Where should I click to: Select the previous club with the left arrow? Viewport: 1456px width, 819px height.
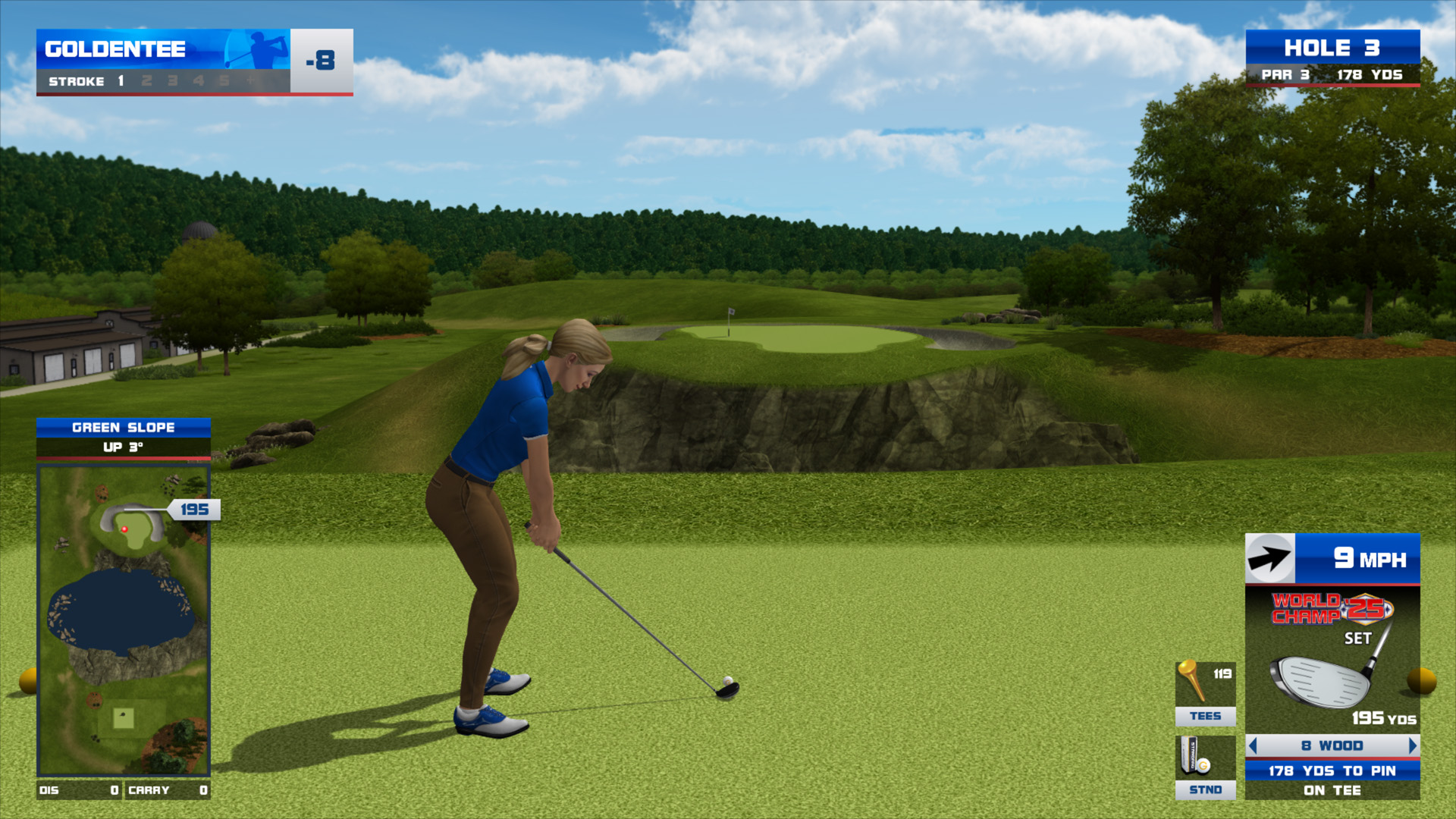click(1253, 746)
